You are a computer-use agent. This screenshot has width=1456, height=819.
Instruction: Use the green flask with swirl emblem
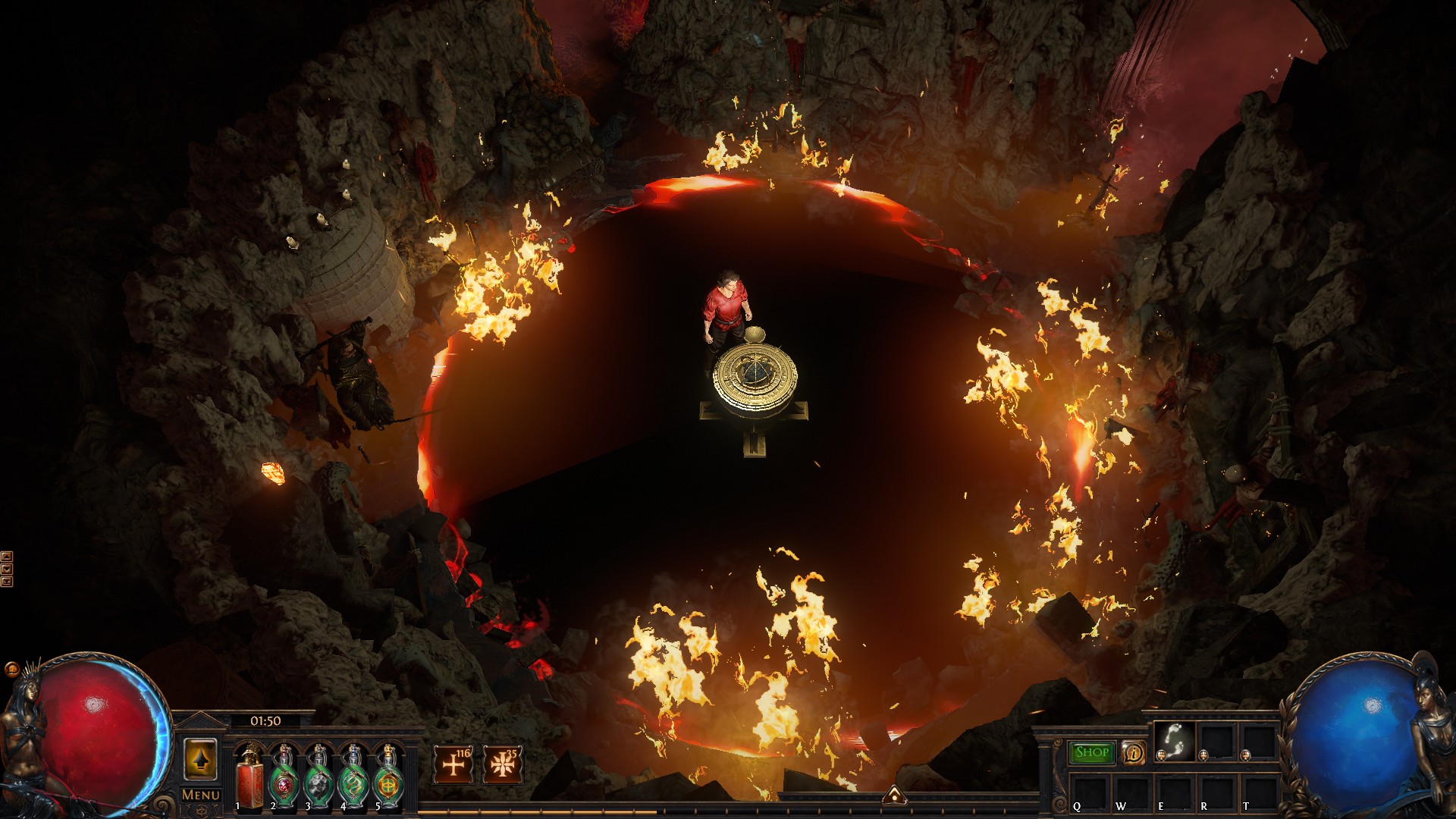coord(353,777)
